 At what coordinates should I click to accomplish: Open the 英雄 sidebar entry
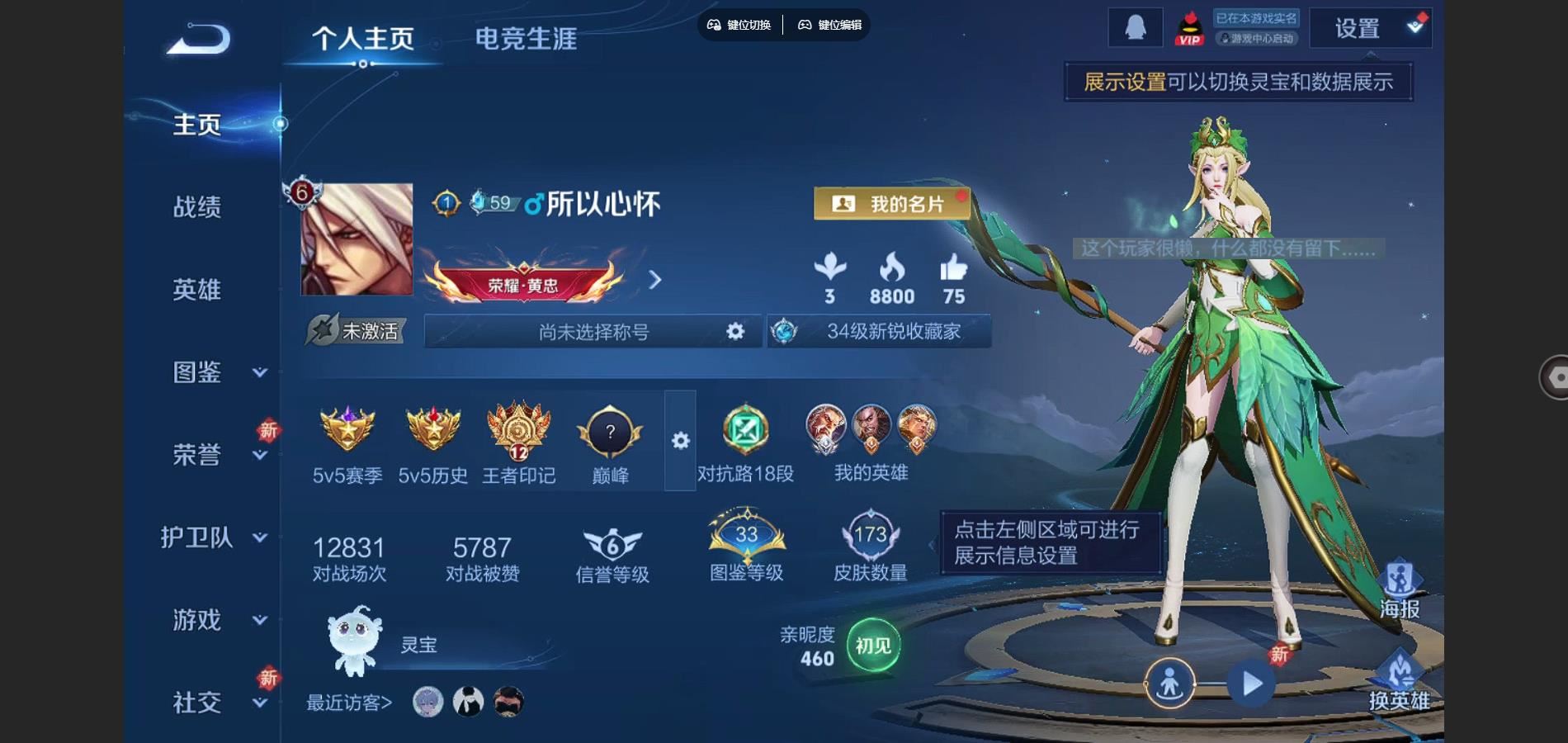pyautogui.click(x=197, y=290)
